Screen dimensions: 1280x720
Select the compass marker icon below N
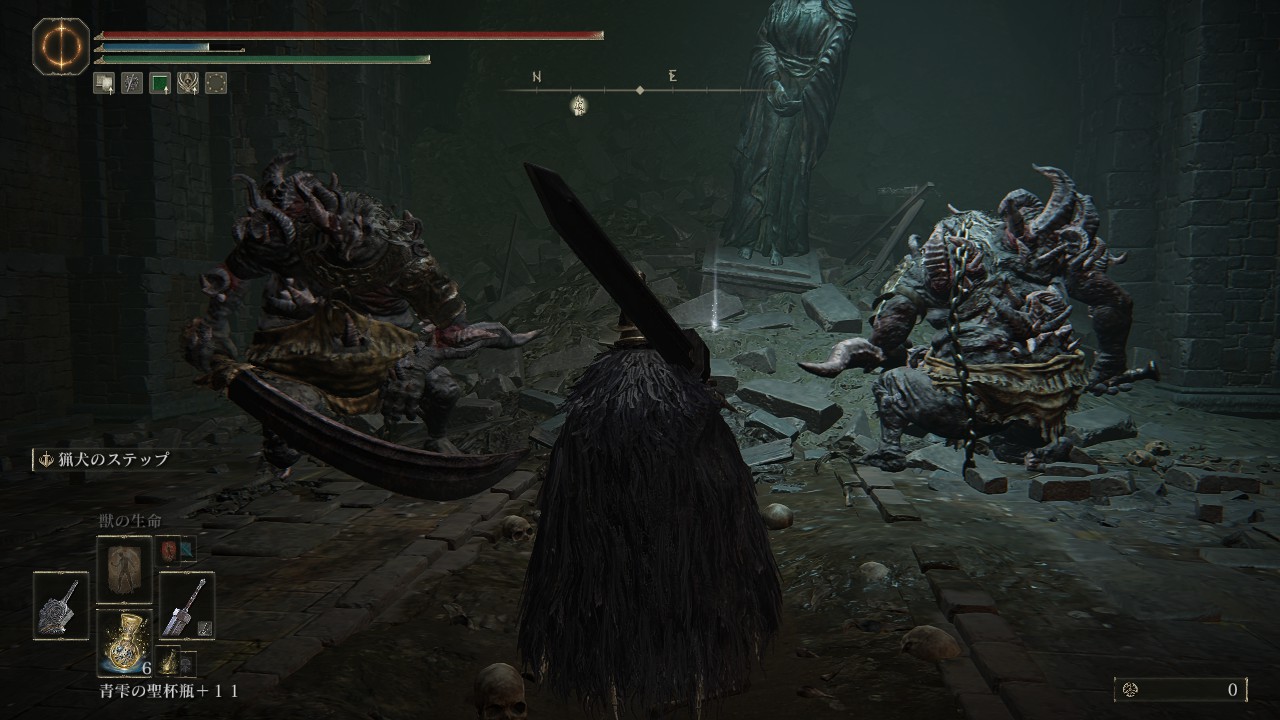579,105
